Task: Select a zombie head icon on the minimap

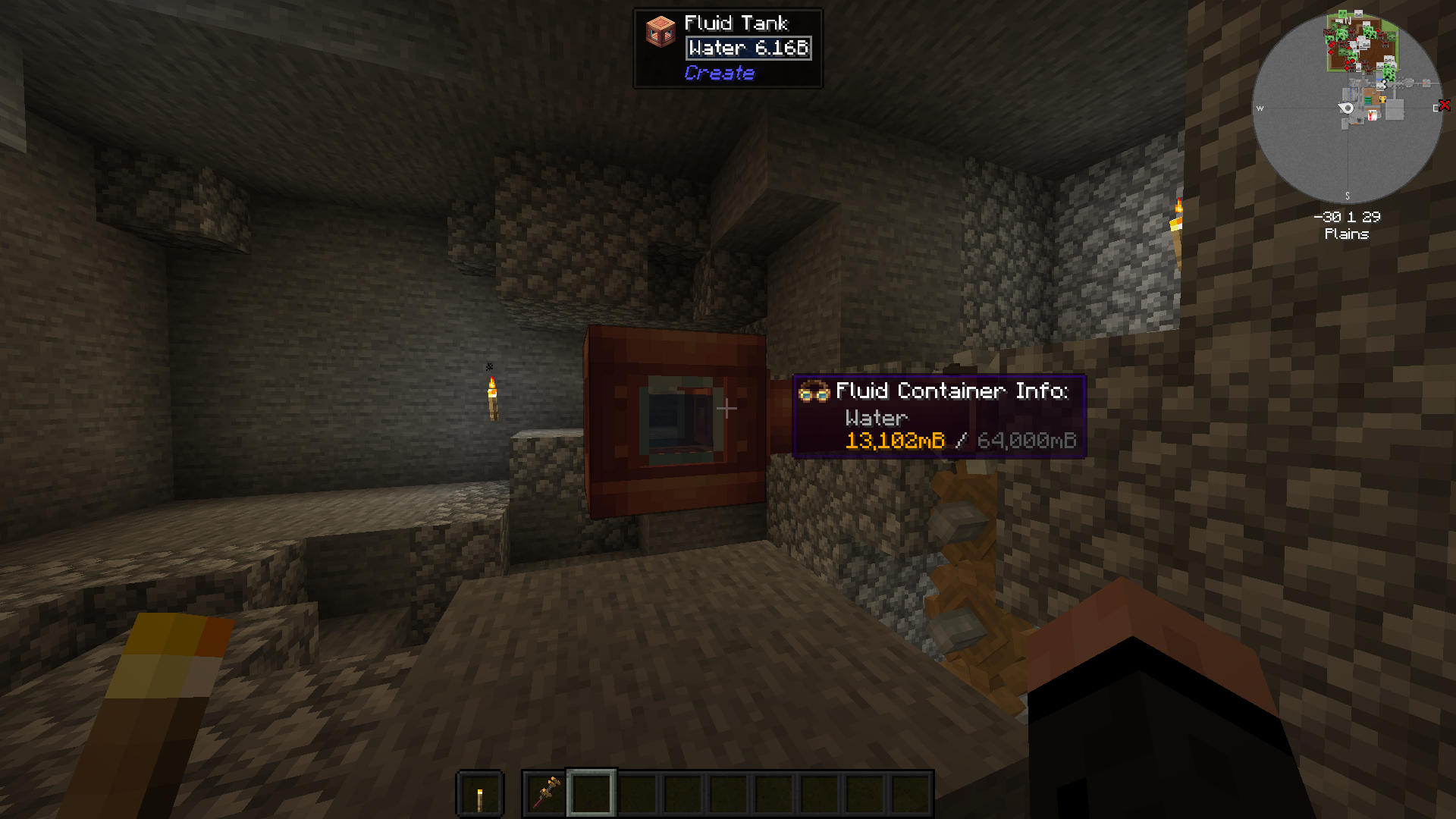Action: pos(1391,37)
